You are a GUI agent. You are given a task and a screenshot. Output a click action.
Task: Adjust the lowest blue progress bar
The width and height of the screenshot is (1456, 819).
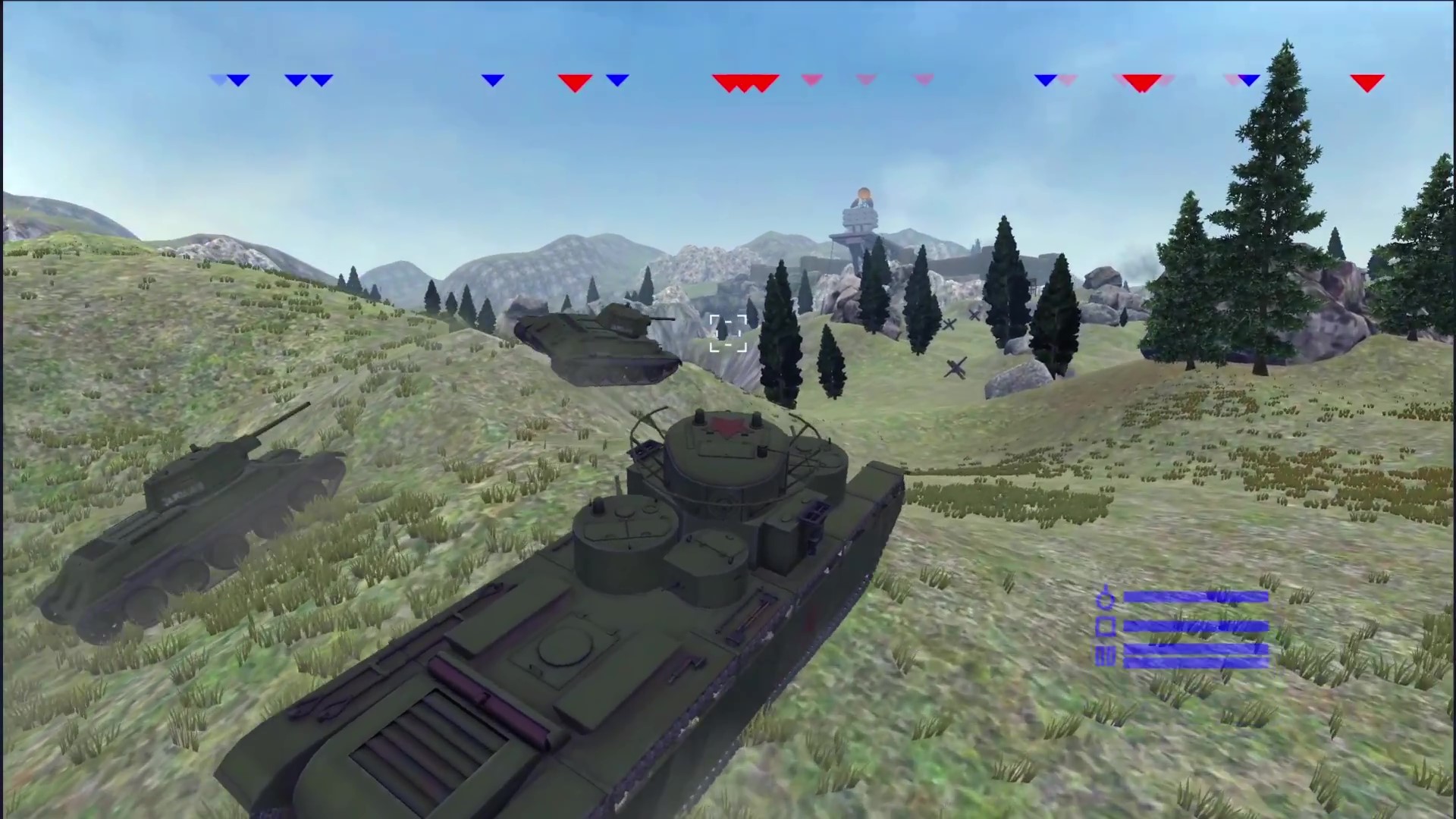click(1197, 661)
